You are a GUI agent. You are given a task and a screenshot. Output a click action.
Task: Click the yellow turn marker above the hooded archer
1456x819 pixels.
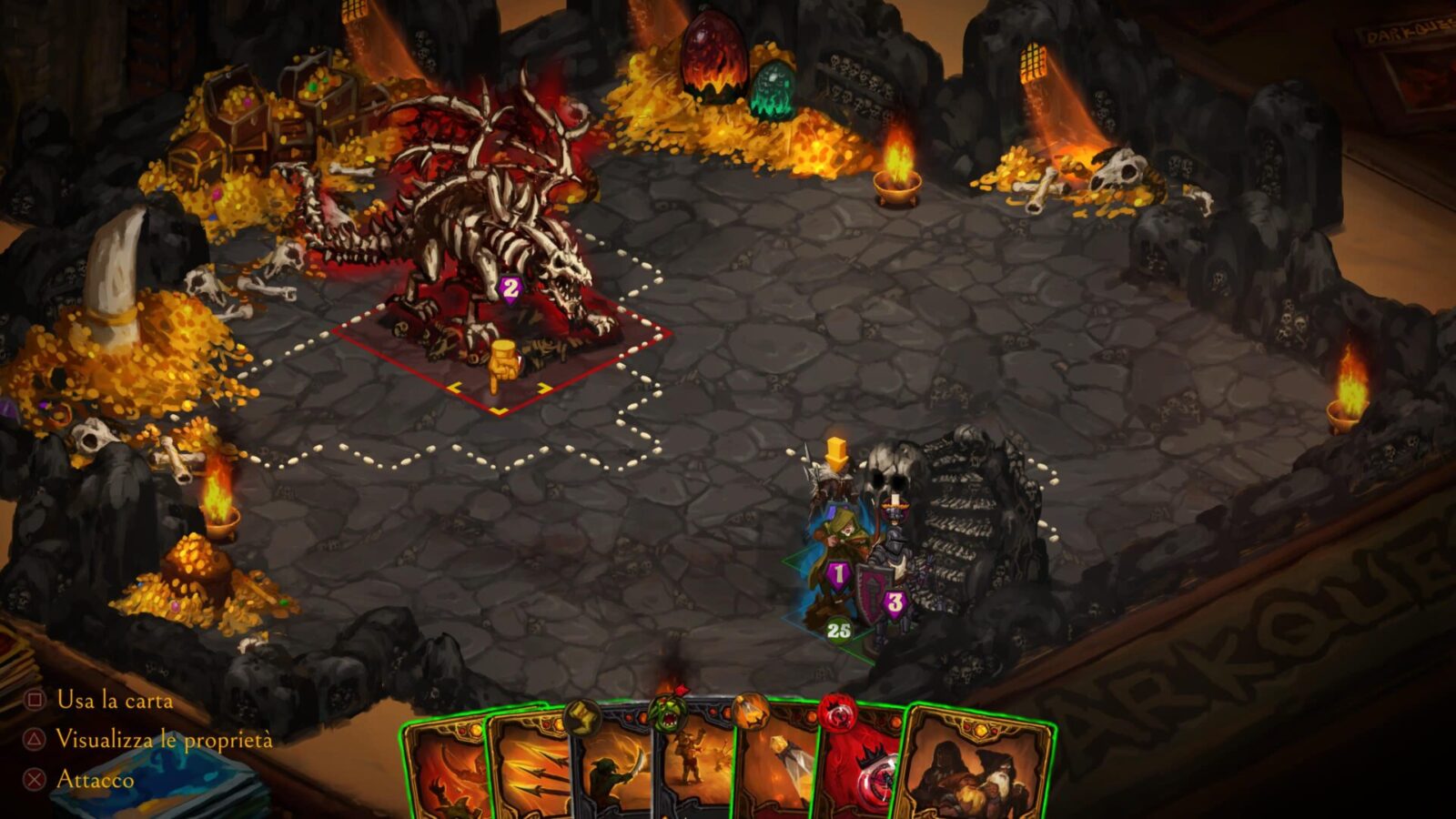tap(834, 452)
